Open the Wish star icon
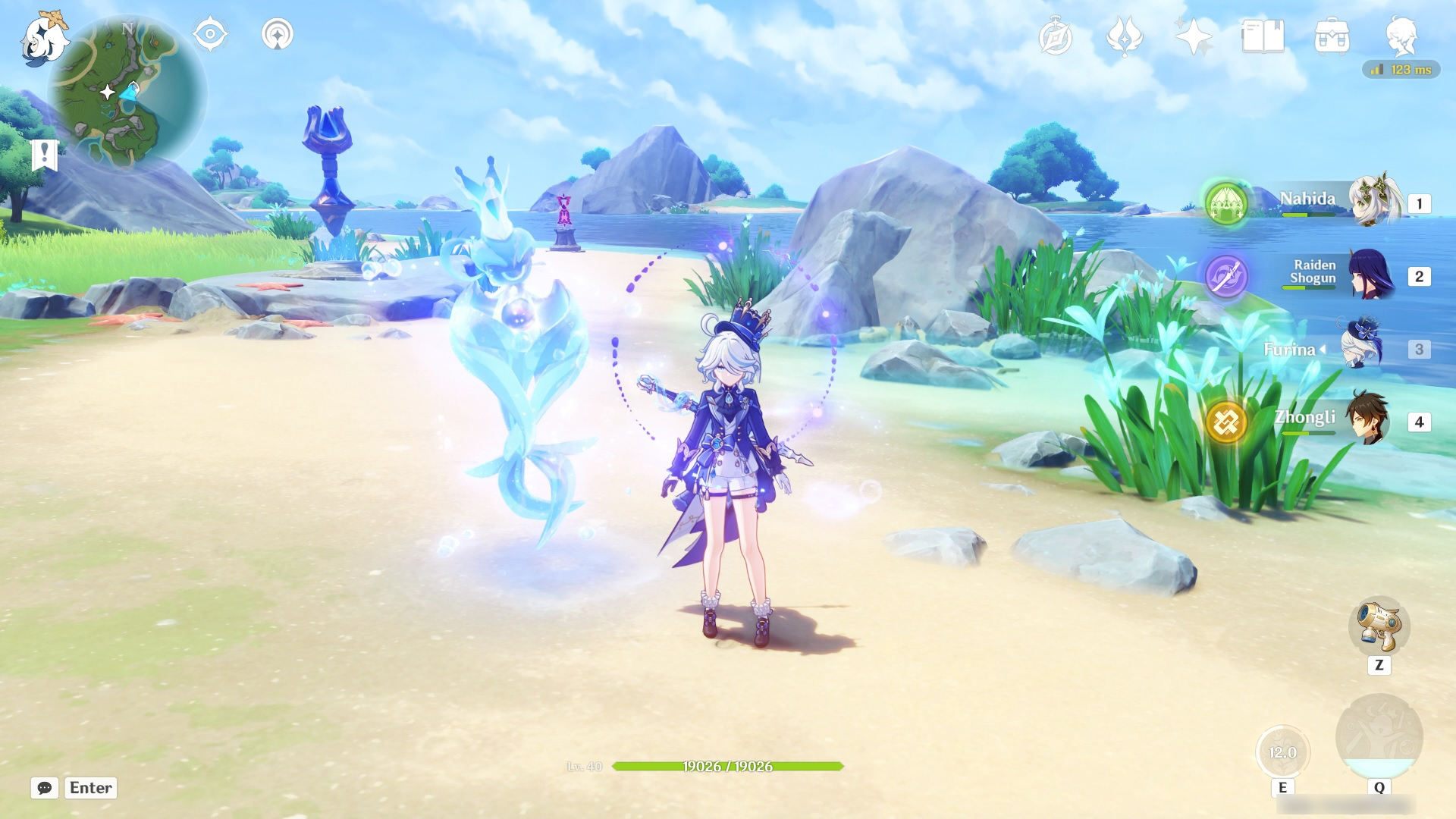Image resolution: width=1456 pixels, height=819 pixels. [1193, 37]
